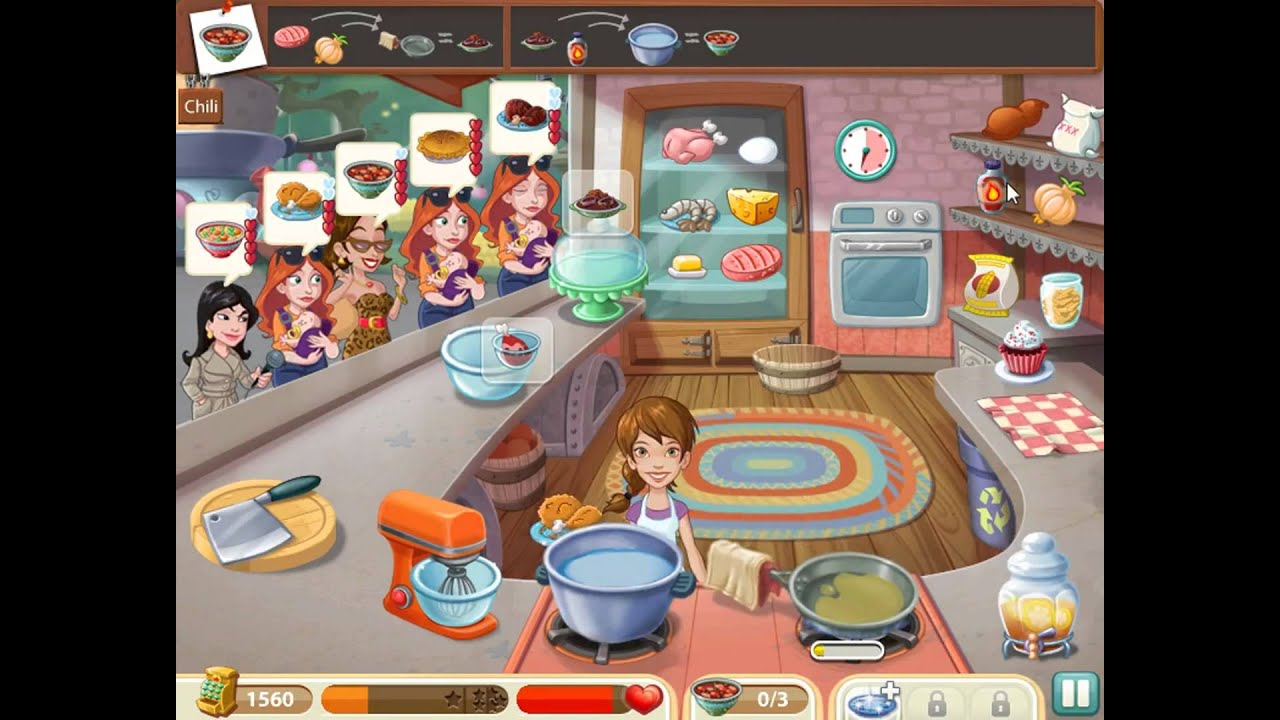Screen dimensions: 1280x720
Task: Select the onion on the shelf
Action: click(1056, 201)
